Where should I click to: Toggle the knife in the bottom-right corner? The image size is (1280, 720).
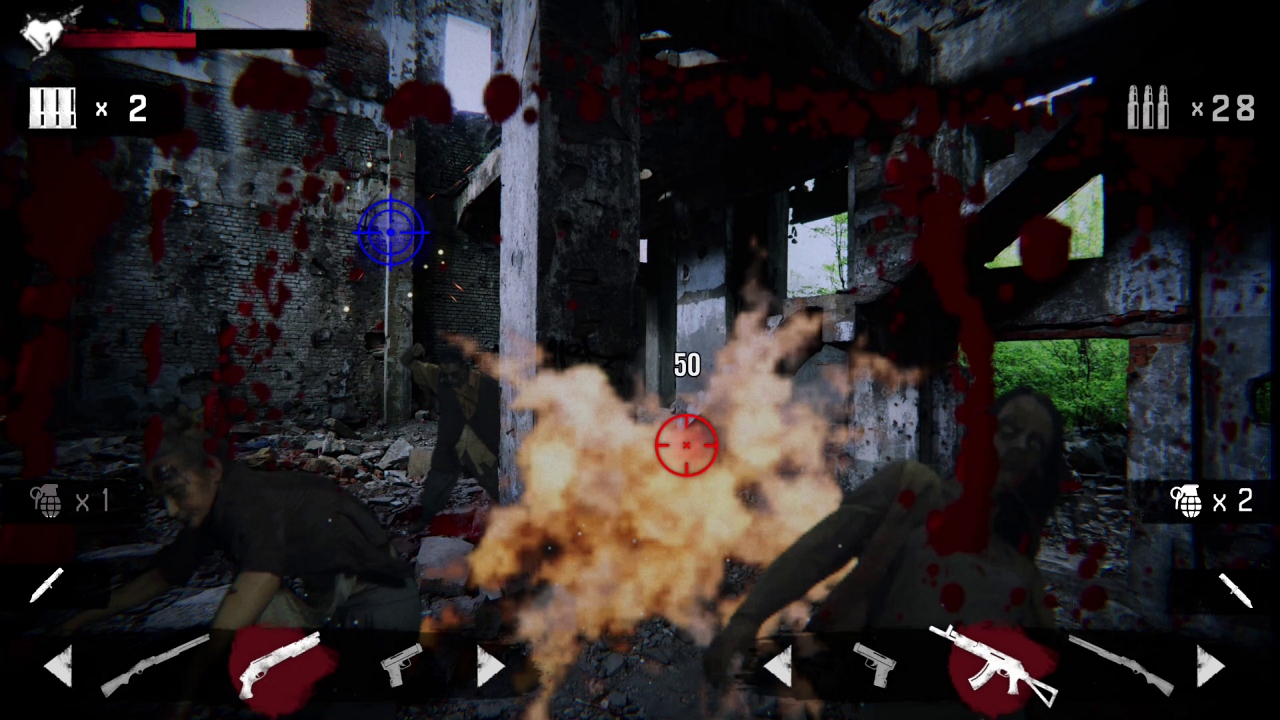pyautogui.click(x=1235, y=590)
